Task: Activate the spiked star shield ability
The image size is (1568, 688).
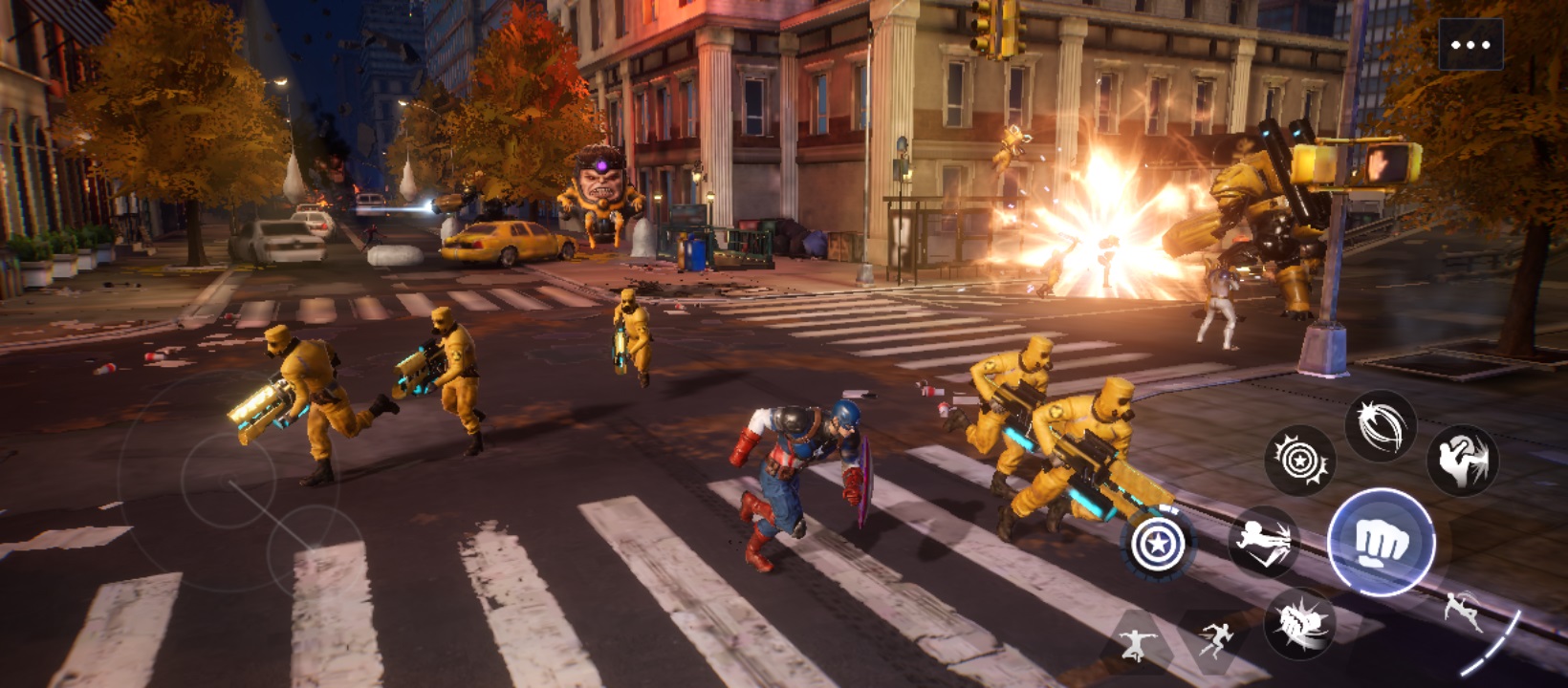Action: click(x=1299, y=461)
